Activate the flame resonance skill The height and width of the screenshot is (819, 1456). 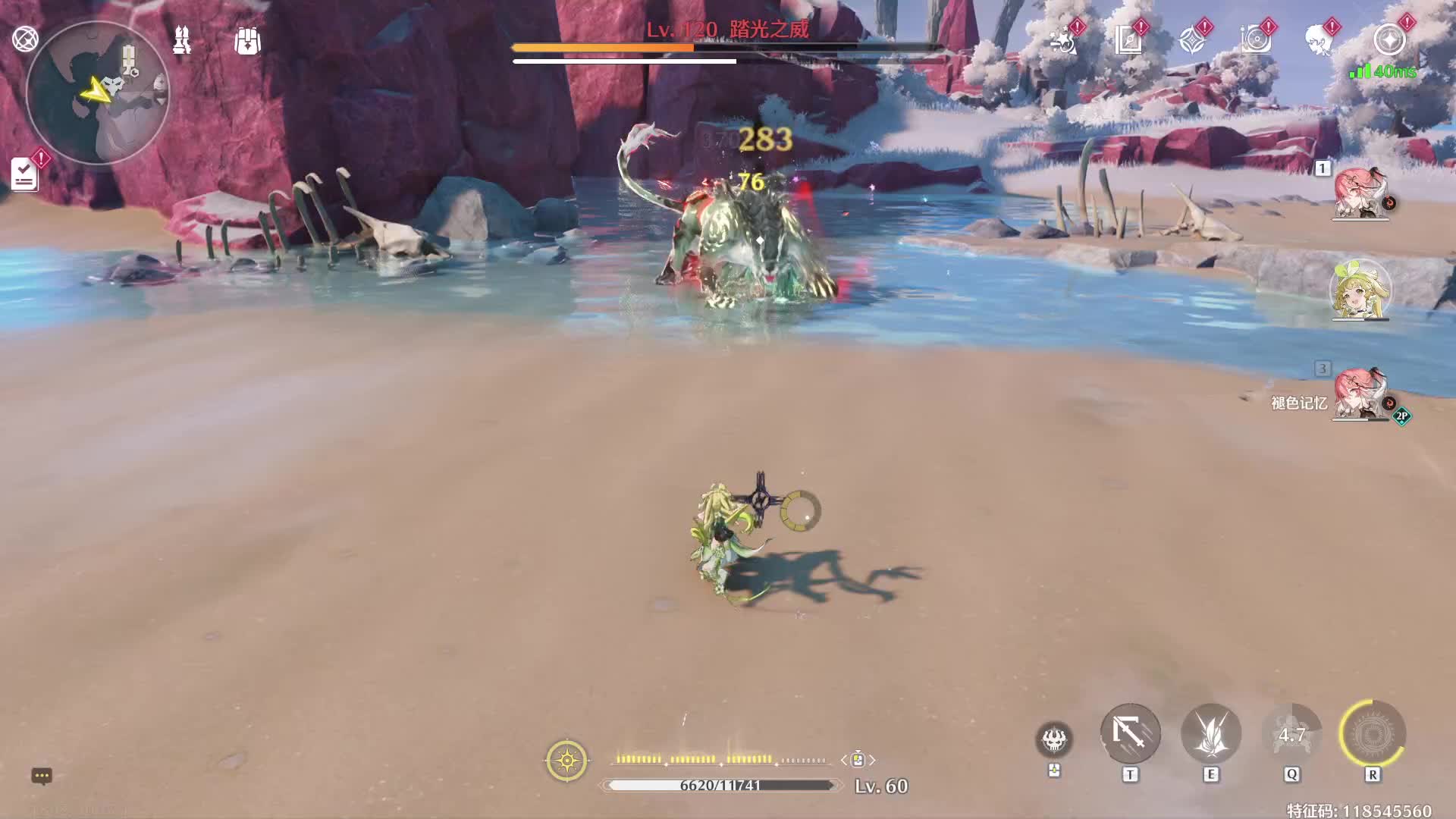(1211, 733)
